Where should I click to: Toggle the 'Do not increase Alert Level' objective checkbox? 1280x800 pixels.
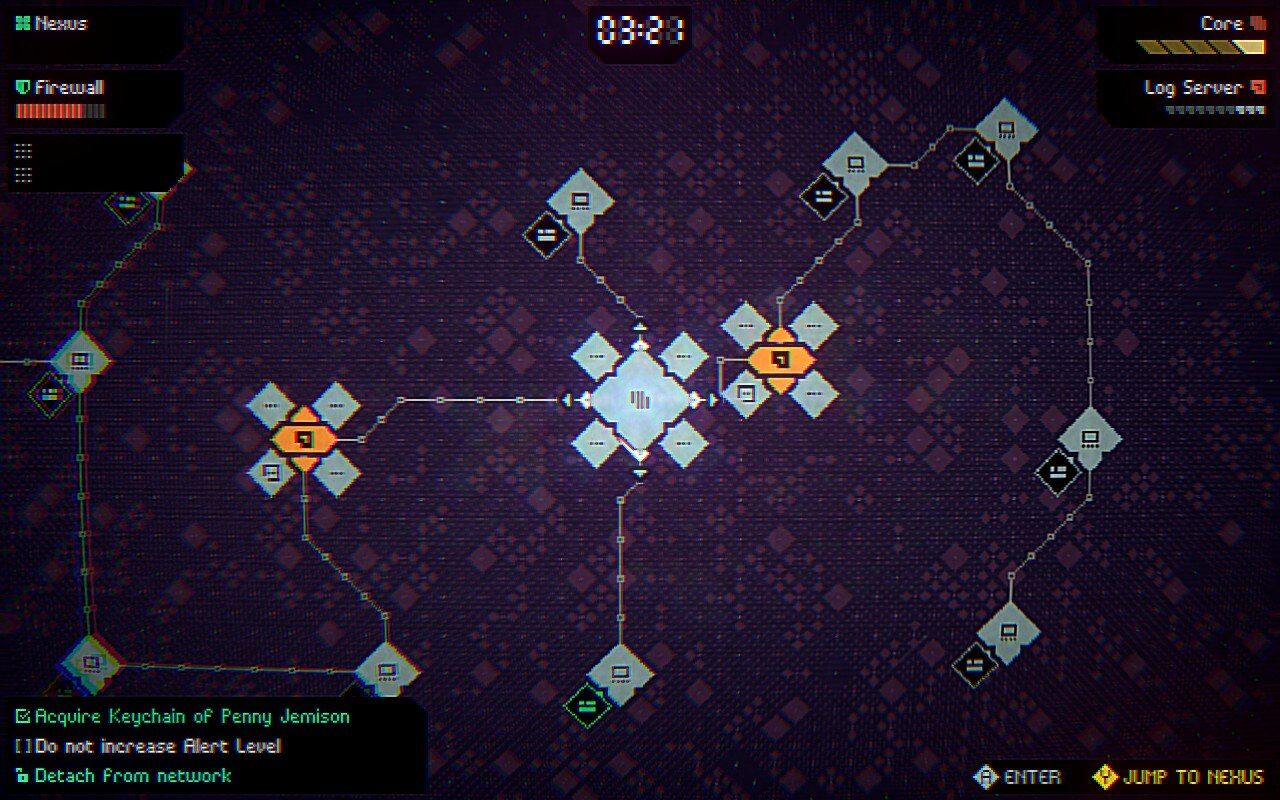(22, 745)
